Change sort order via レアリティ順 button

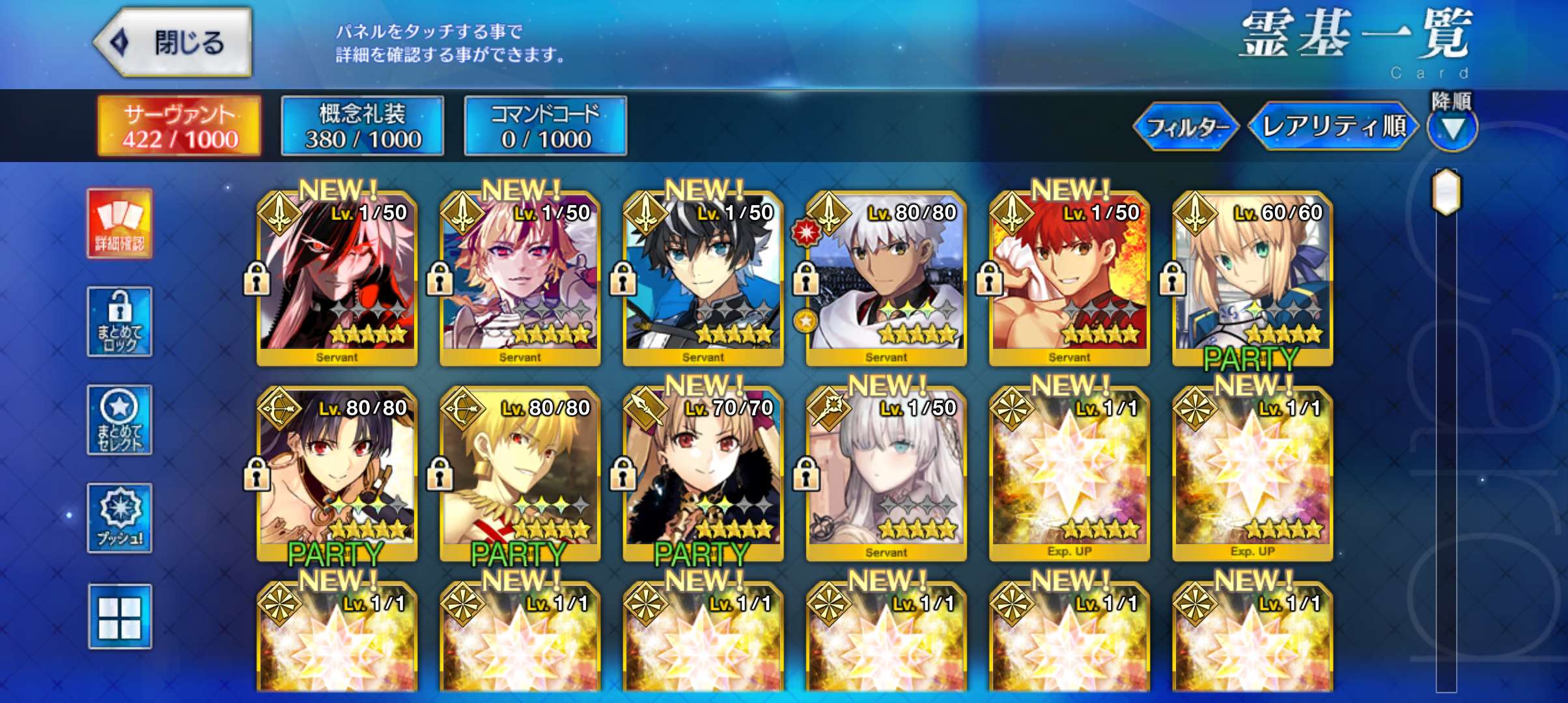coord(1333,126)
